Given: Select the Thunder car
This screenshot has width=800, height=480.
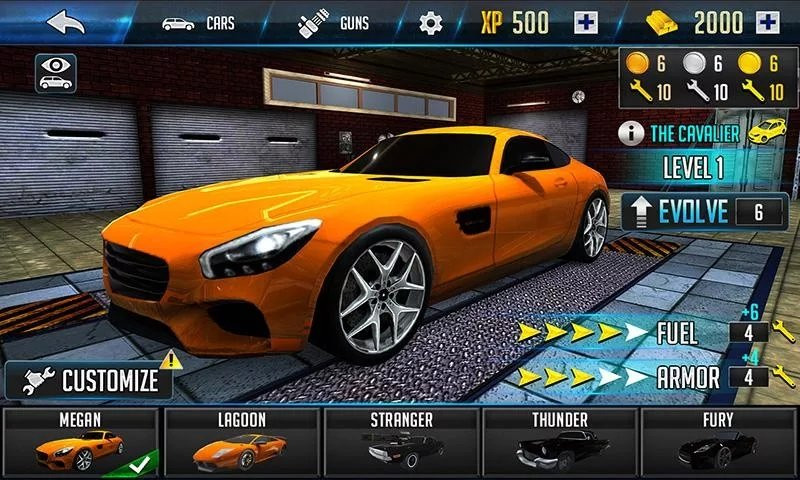Looking at the screenshot, I should [x=559, y=440].
